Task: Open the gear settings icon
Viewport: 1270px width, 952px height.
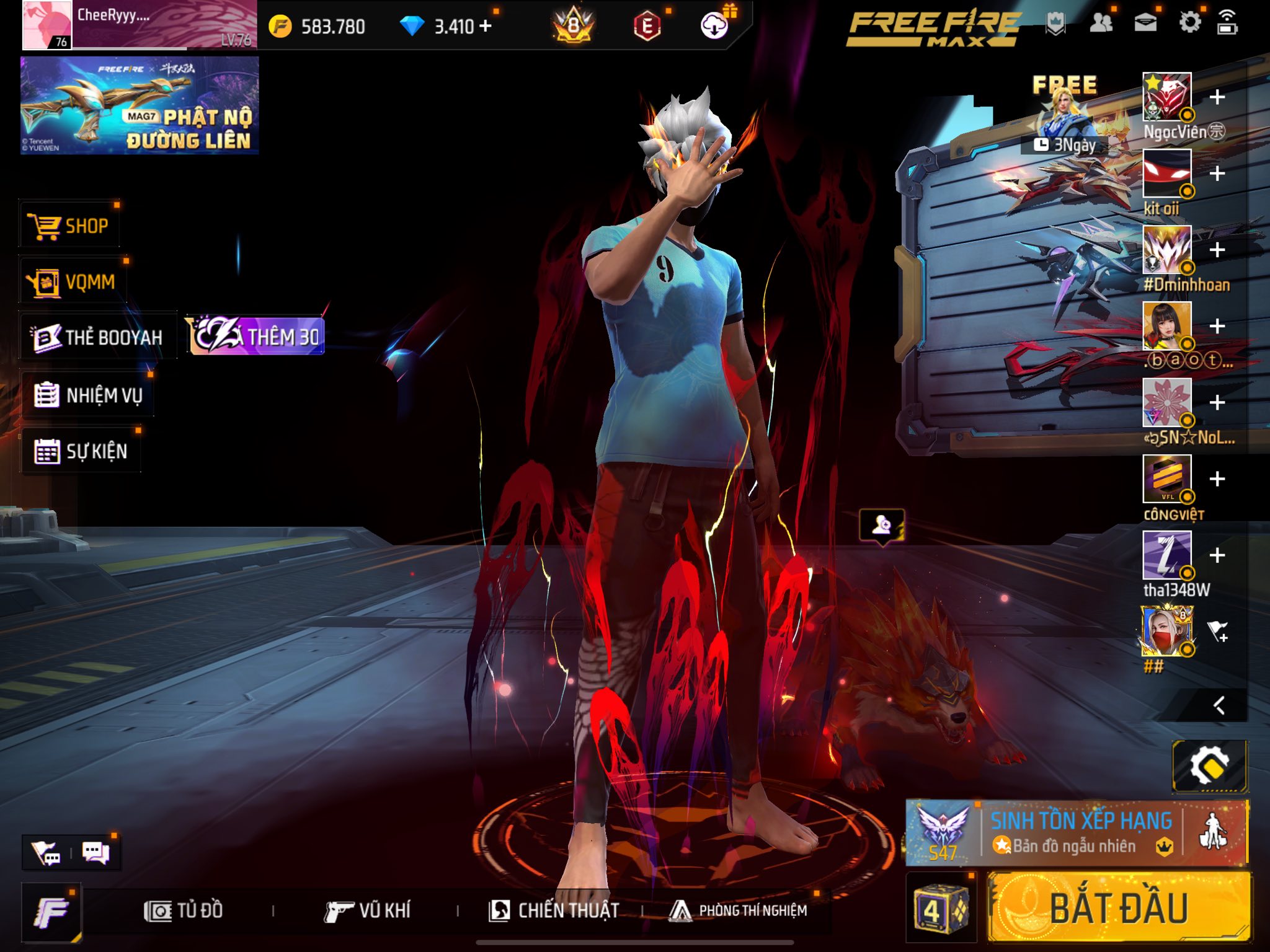Action: pyautogui.click(x=1189, y=24)
